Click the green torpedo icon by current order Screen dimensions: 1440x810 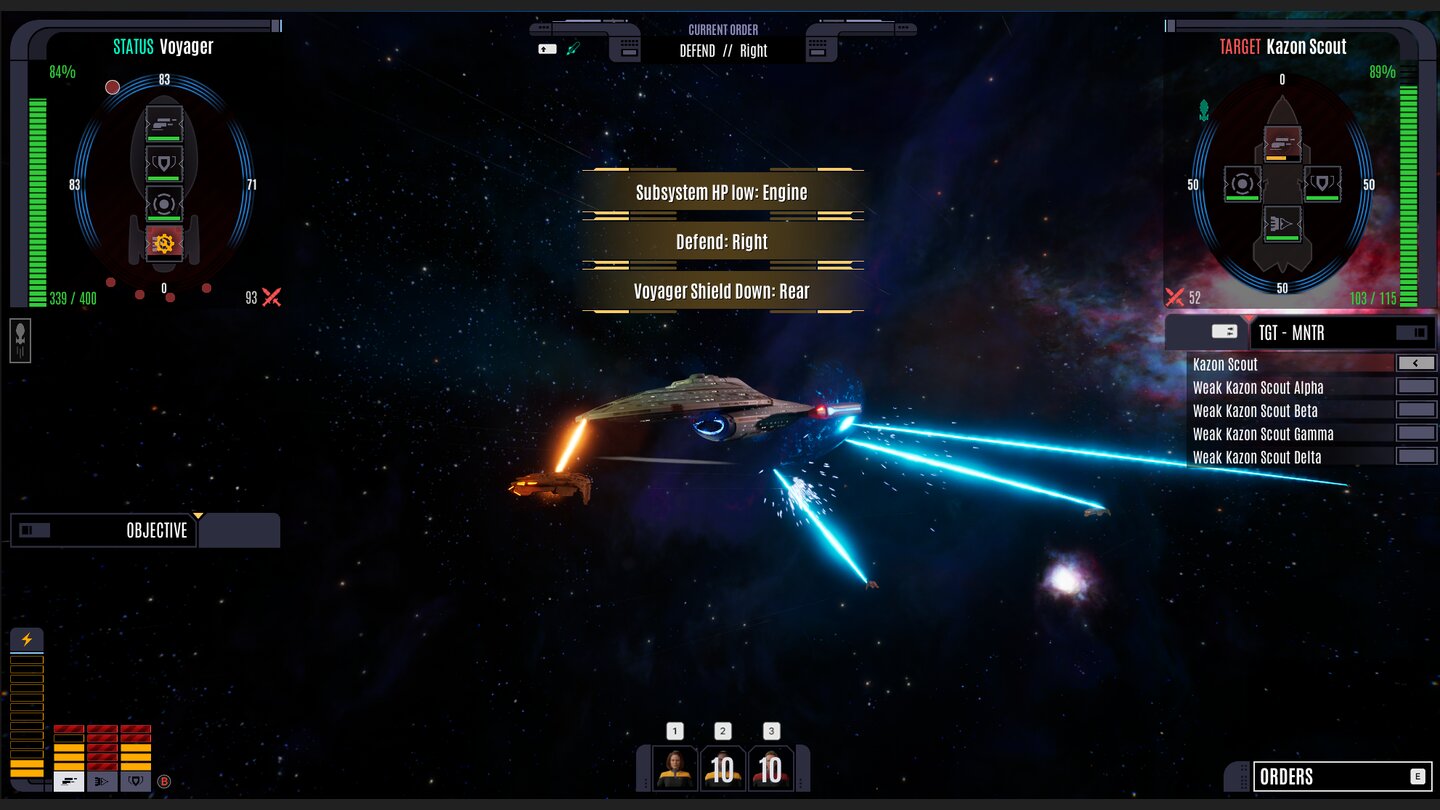[574, 48]
